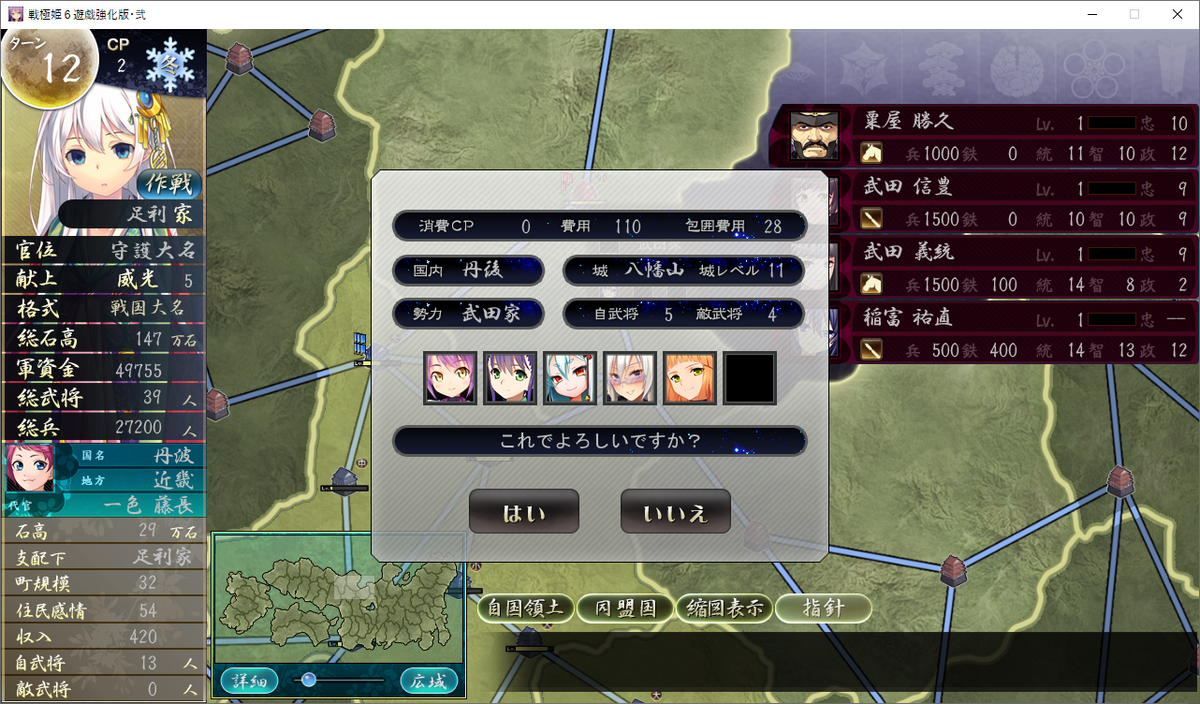Show 同盟国 allied countries
Viewport: 1200px width, 704px height.
click(x=624, y=608)
